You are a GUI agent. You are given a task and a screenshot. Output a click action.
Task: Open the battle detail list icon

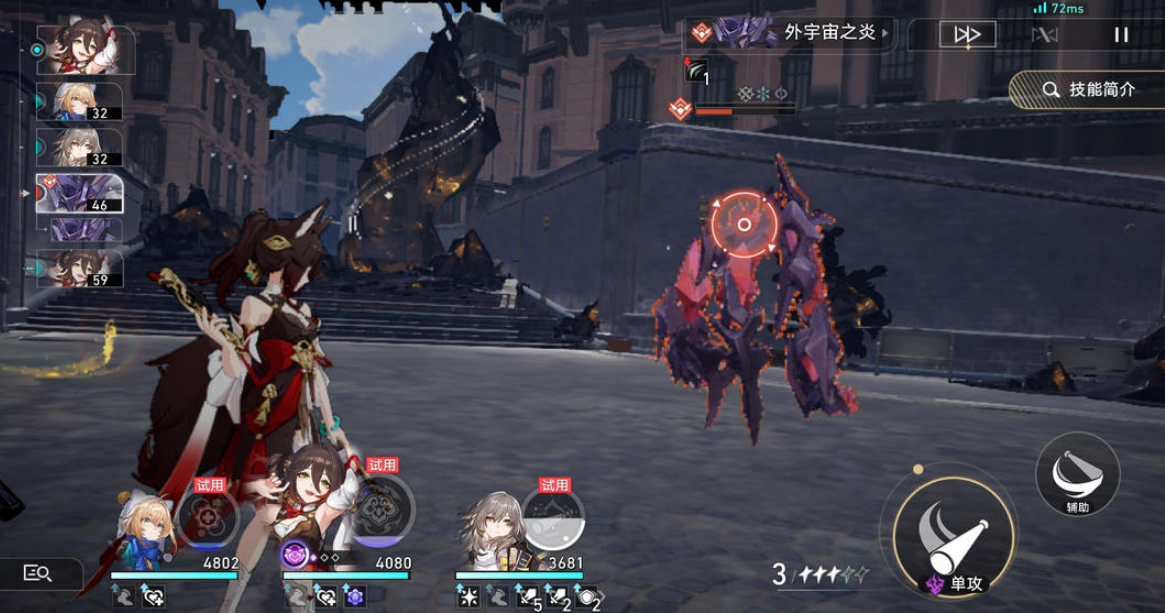coord(38,573)
